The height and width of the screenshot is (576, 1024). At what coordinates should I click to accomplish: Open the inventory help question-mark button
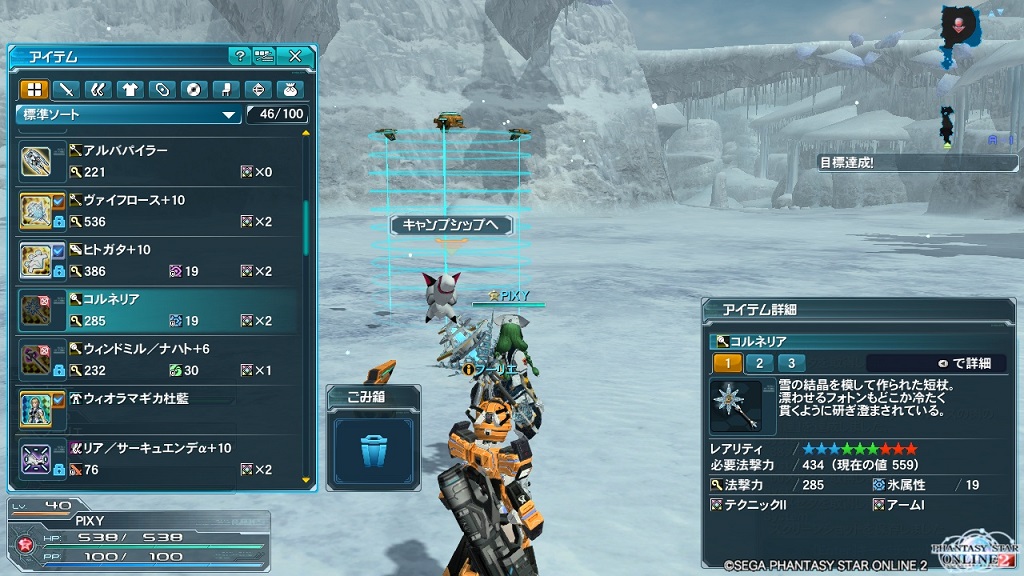pos(239,56)
